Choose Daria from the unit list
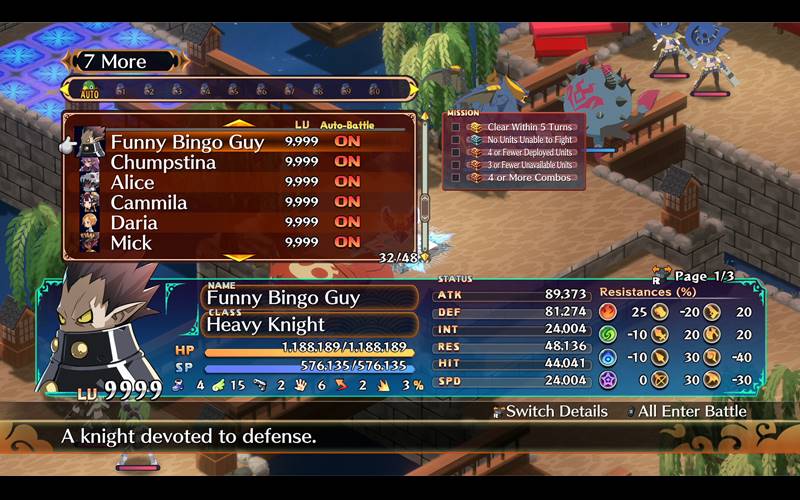The image size is (800, 500). [134, 222]
